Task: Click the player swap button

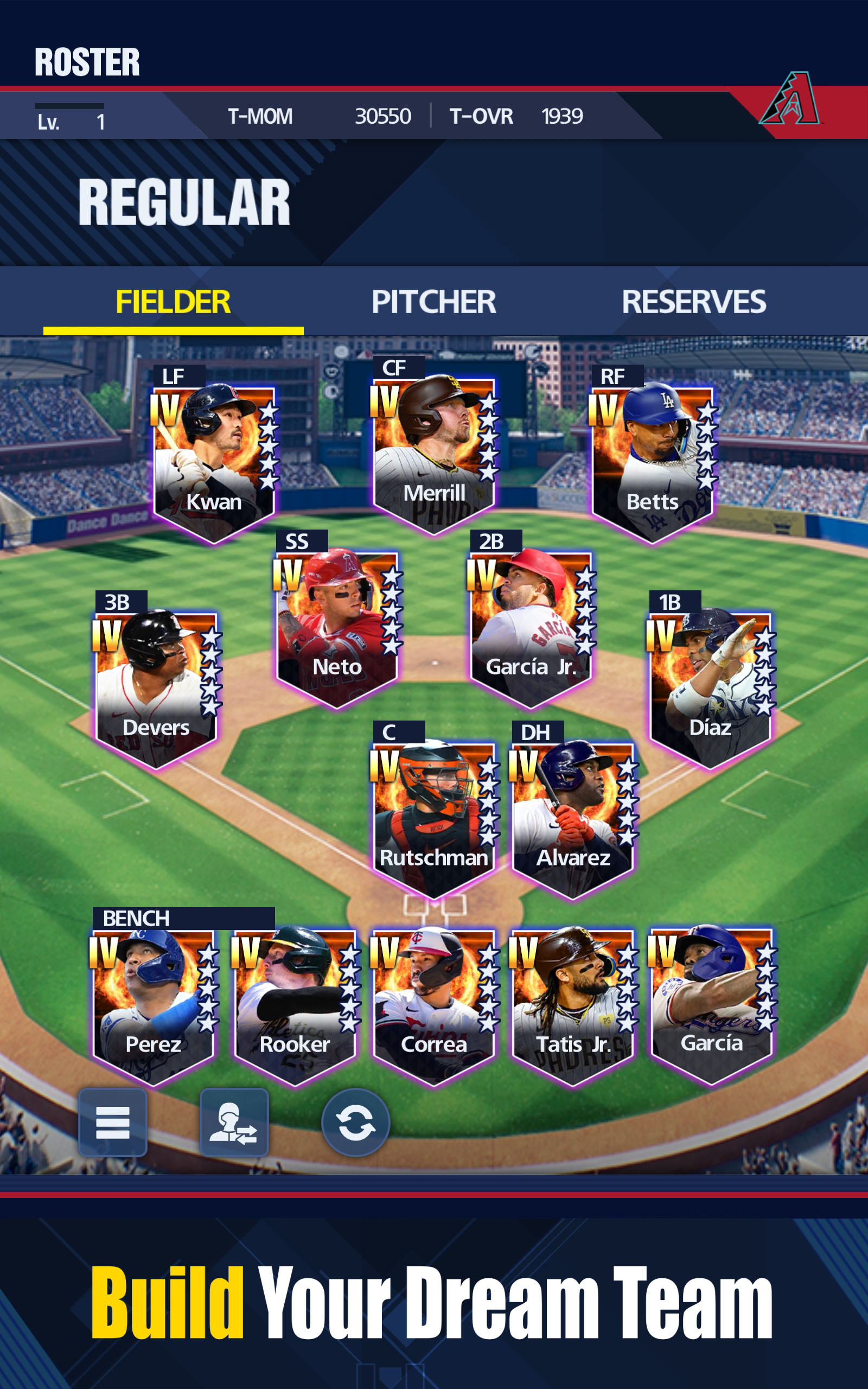Action: [234, 1122]
